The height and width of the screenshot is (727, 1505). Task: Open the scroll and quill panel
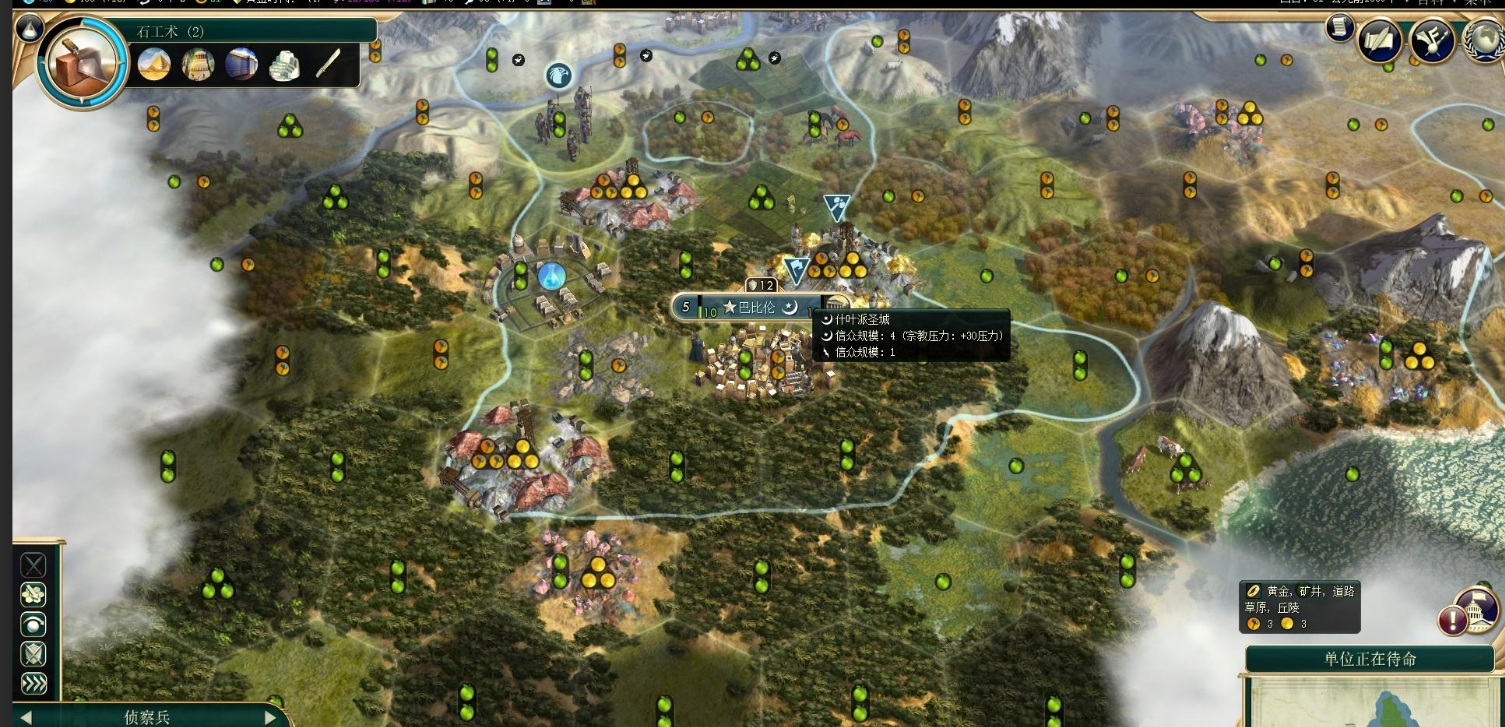point(1380,42)
